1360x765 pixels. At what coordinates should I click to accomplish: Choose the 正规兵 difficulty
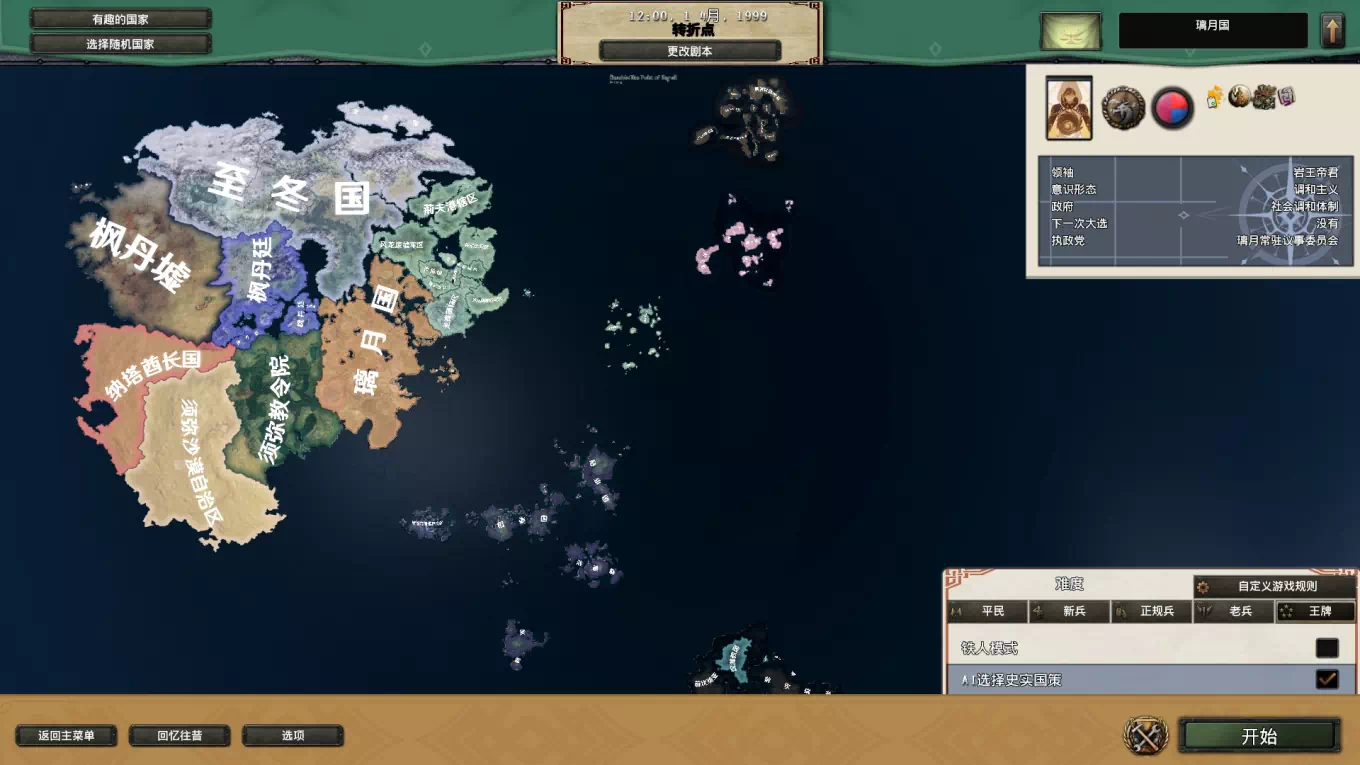[x=1152, y=611]
